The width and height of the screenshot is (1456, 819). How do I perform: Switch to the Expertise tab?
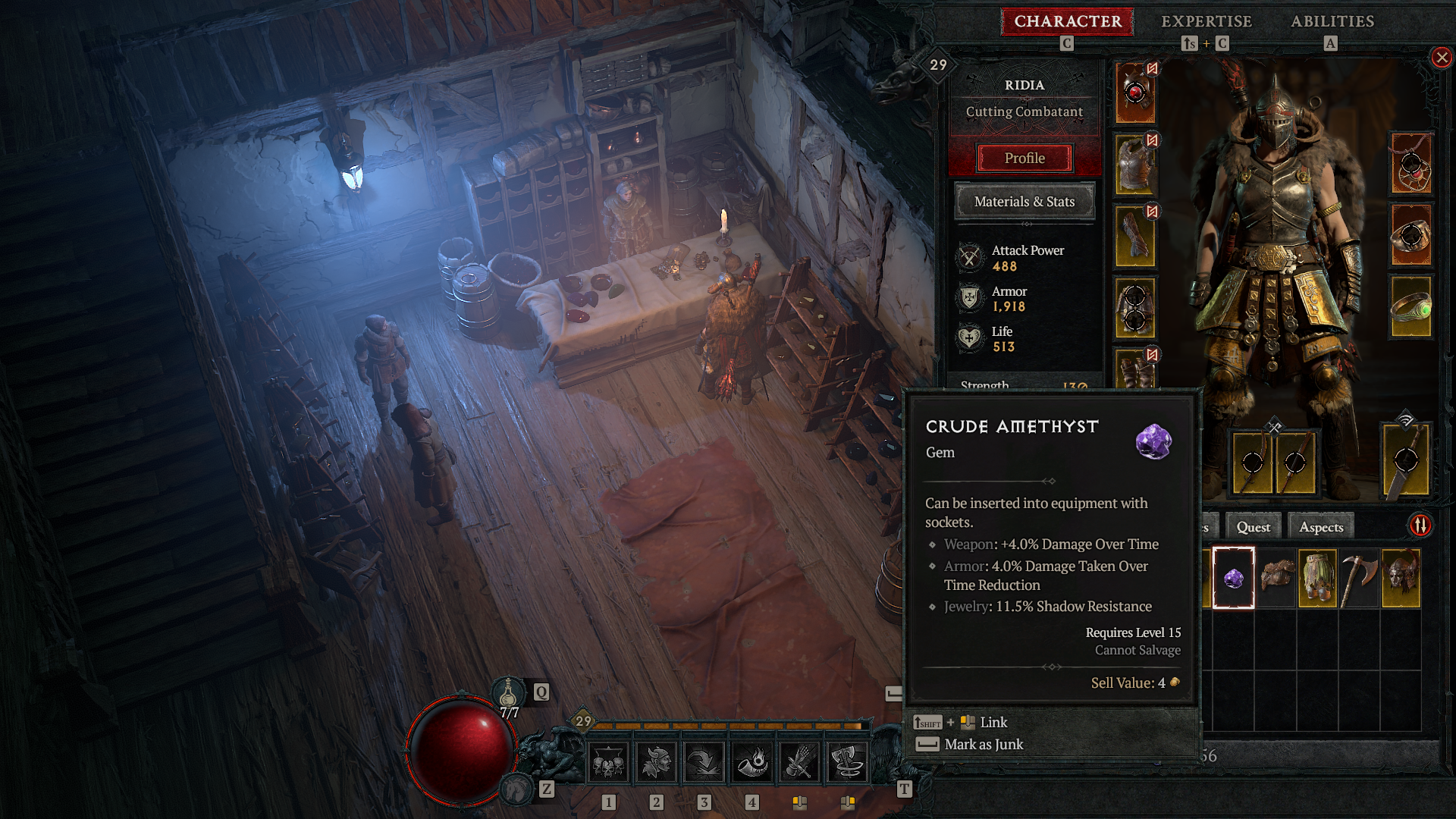[1205, 21]
